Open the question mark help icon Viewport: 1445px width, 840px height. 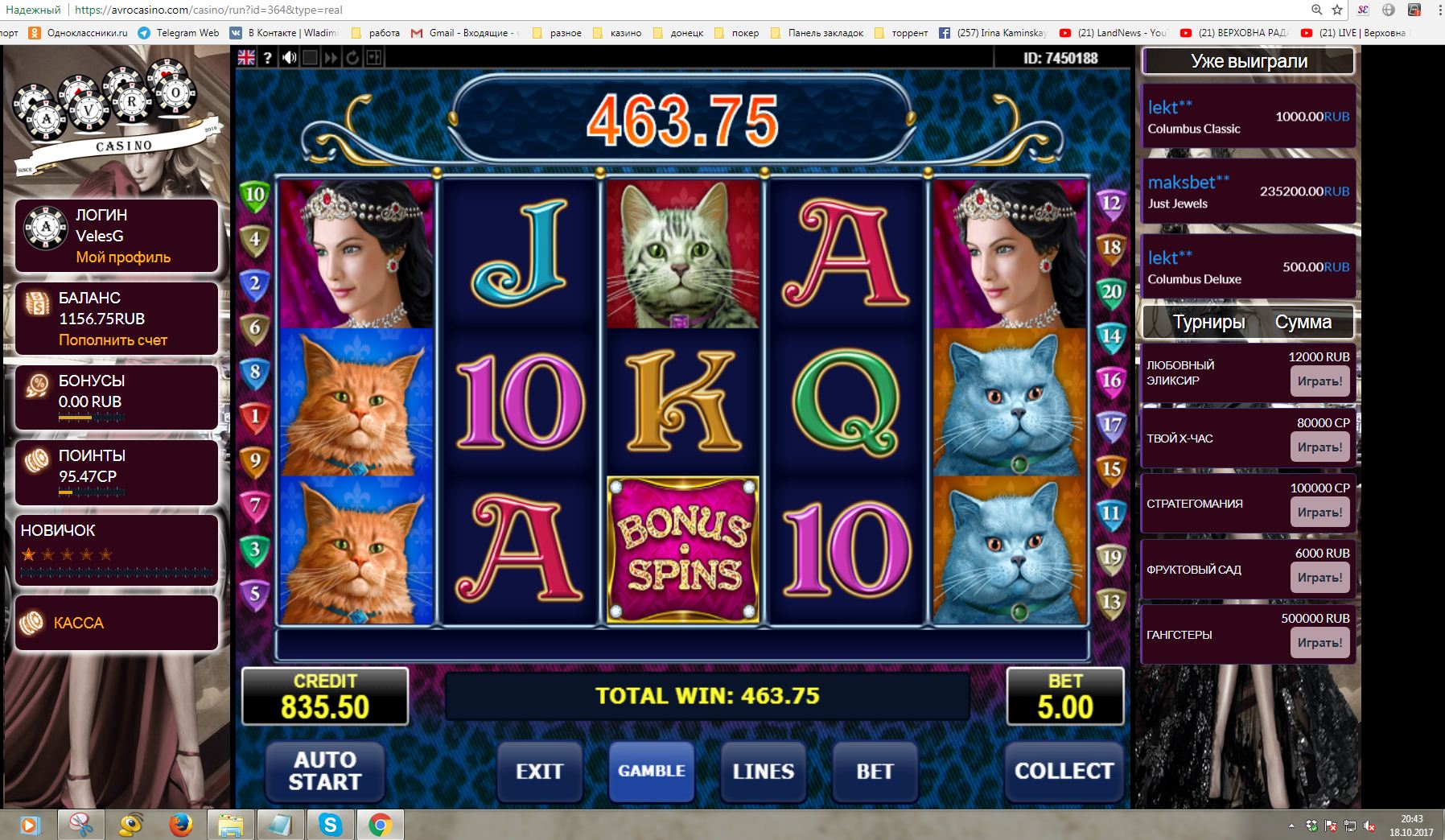click(x=268, y=57)
